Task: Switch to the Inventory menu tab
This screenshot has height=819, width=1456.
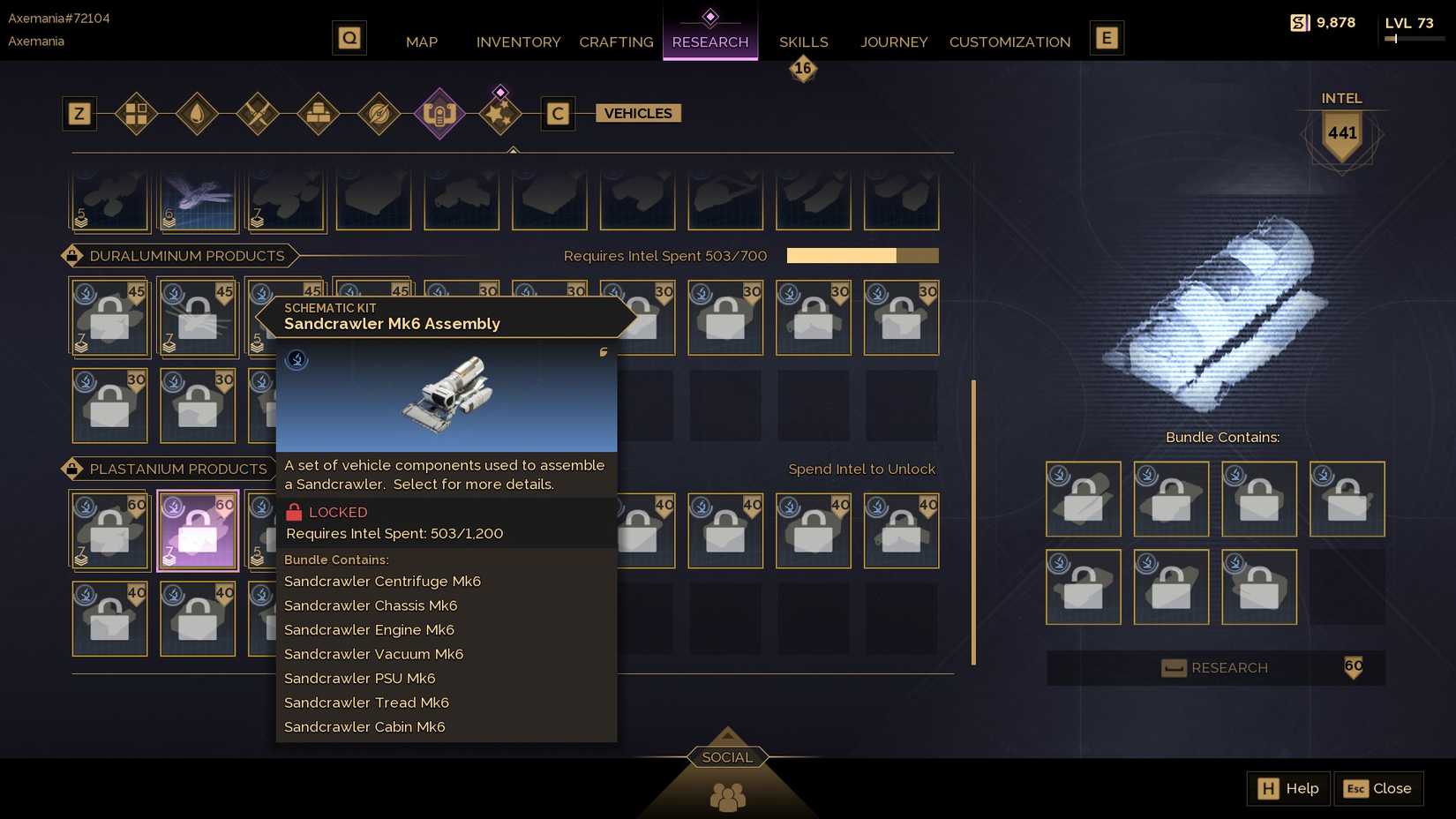Action: (x=518, y=41)
